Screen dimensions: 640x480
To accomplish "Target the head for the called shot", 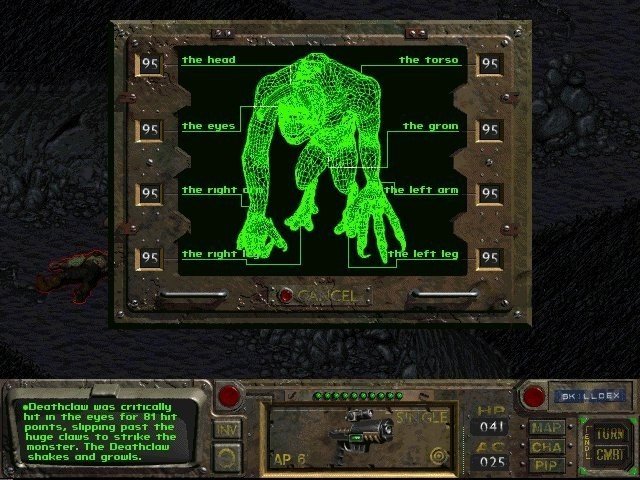I will (x=209, y=61).
